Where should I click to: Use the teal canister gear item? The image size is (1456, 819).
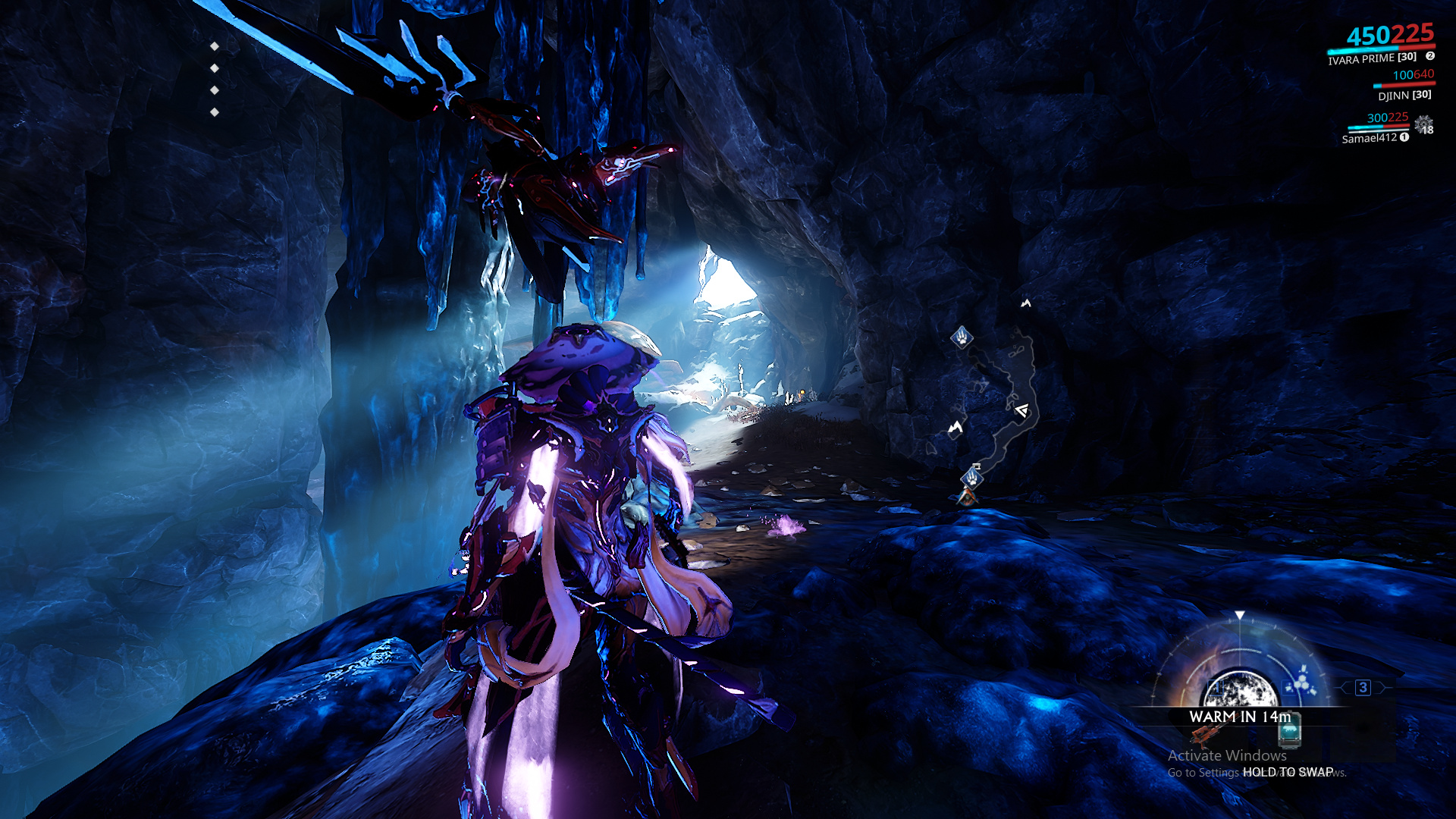click(1289, 730)
